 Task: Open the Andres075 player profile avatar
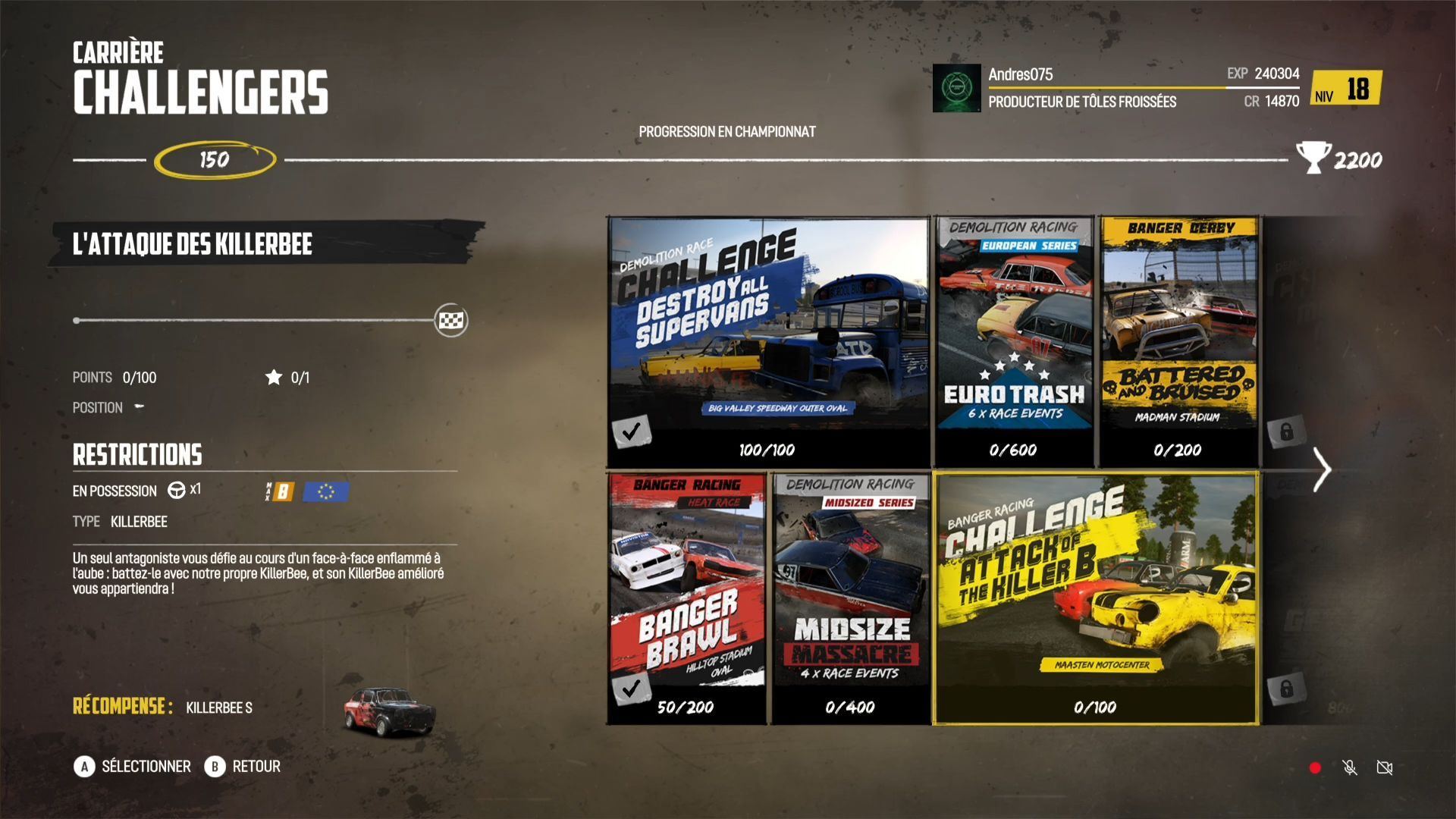point(956,88)
